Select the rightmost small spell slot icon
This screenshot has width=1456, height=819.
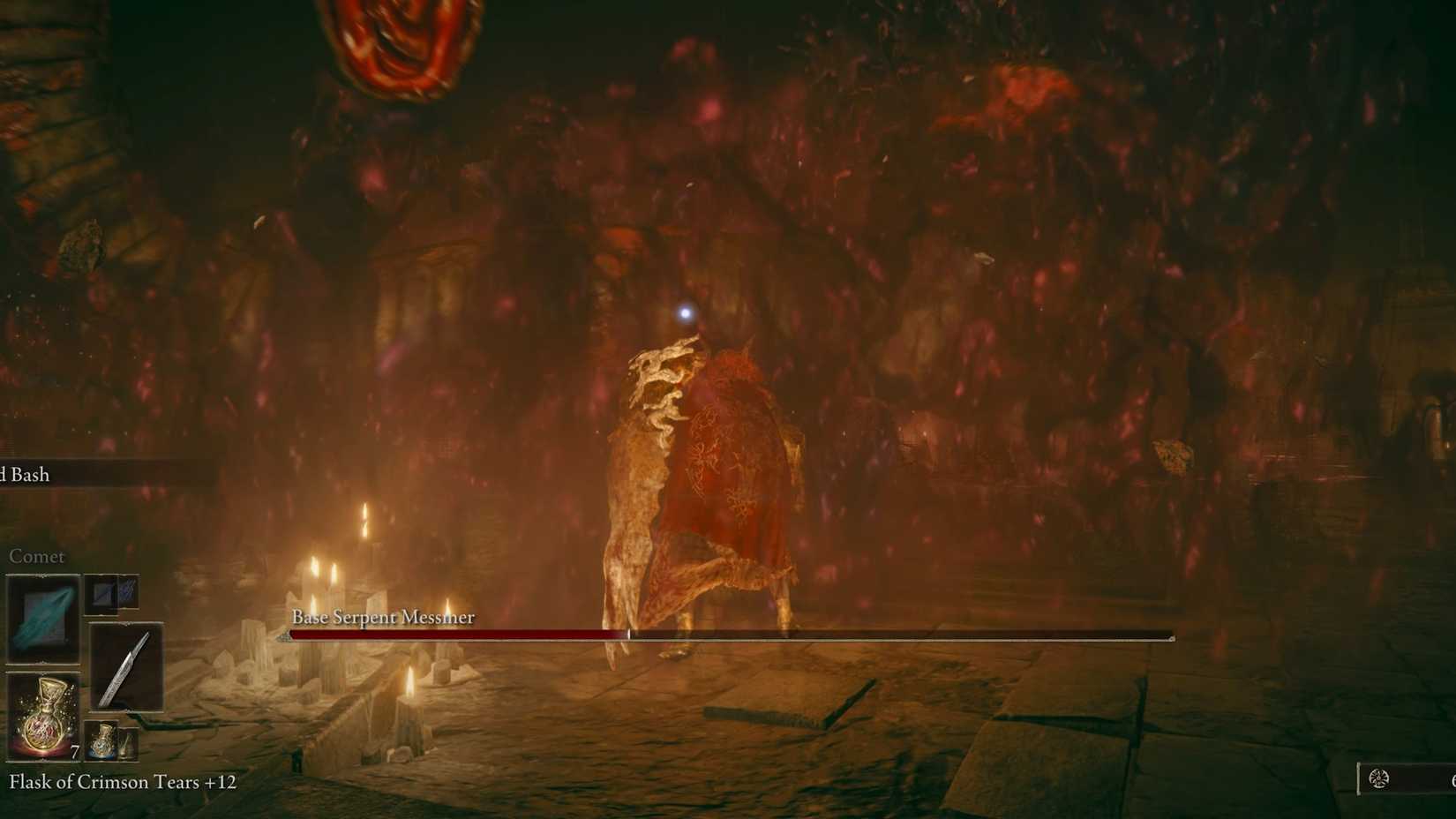point(131,591)
